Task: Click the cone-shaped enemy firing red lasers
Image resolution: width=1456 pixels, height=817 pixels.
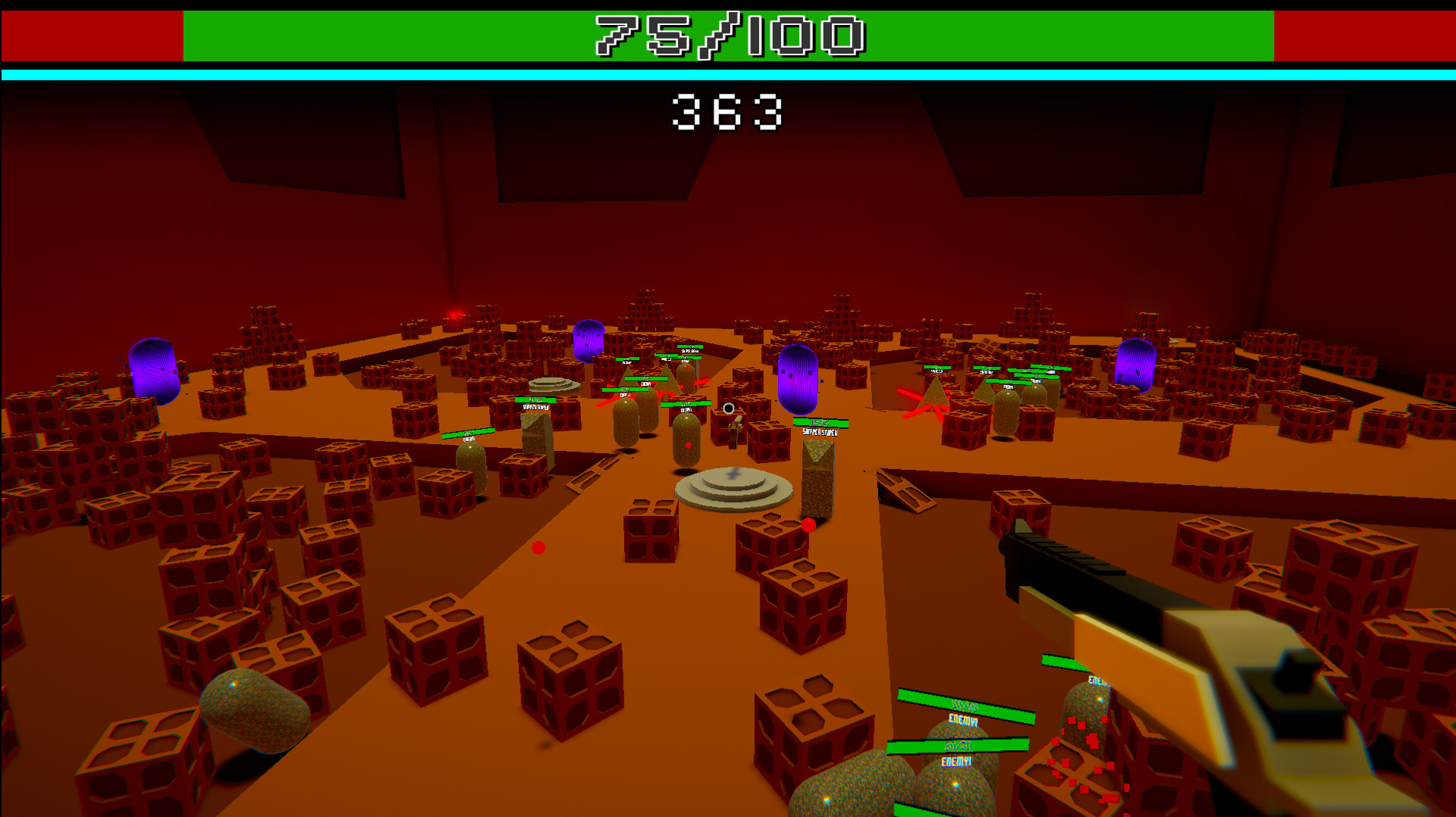Action: 933,394
